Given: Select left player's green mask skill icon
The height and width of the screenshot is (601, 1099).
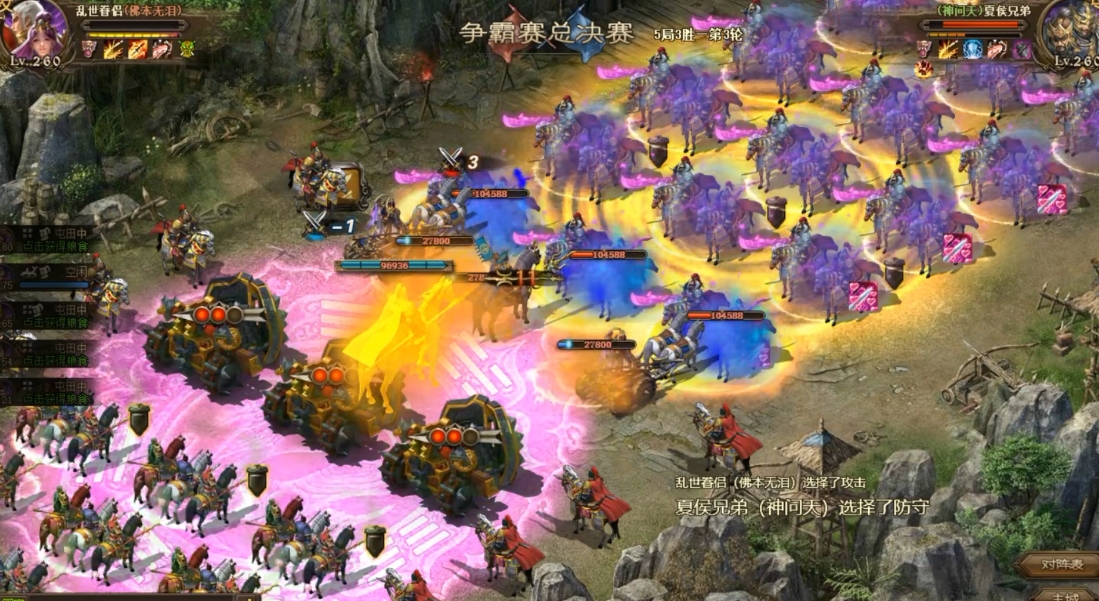Looking at the screenshot, I should [187, 49].
